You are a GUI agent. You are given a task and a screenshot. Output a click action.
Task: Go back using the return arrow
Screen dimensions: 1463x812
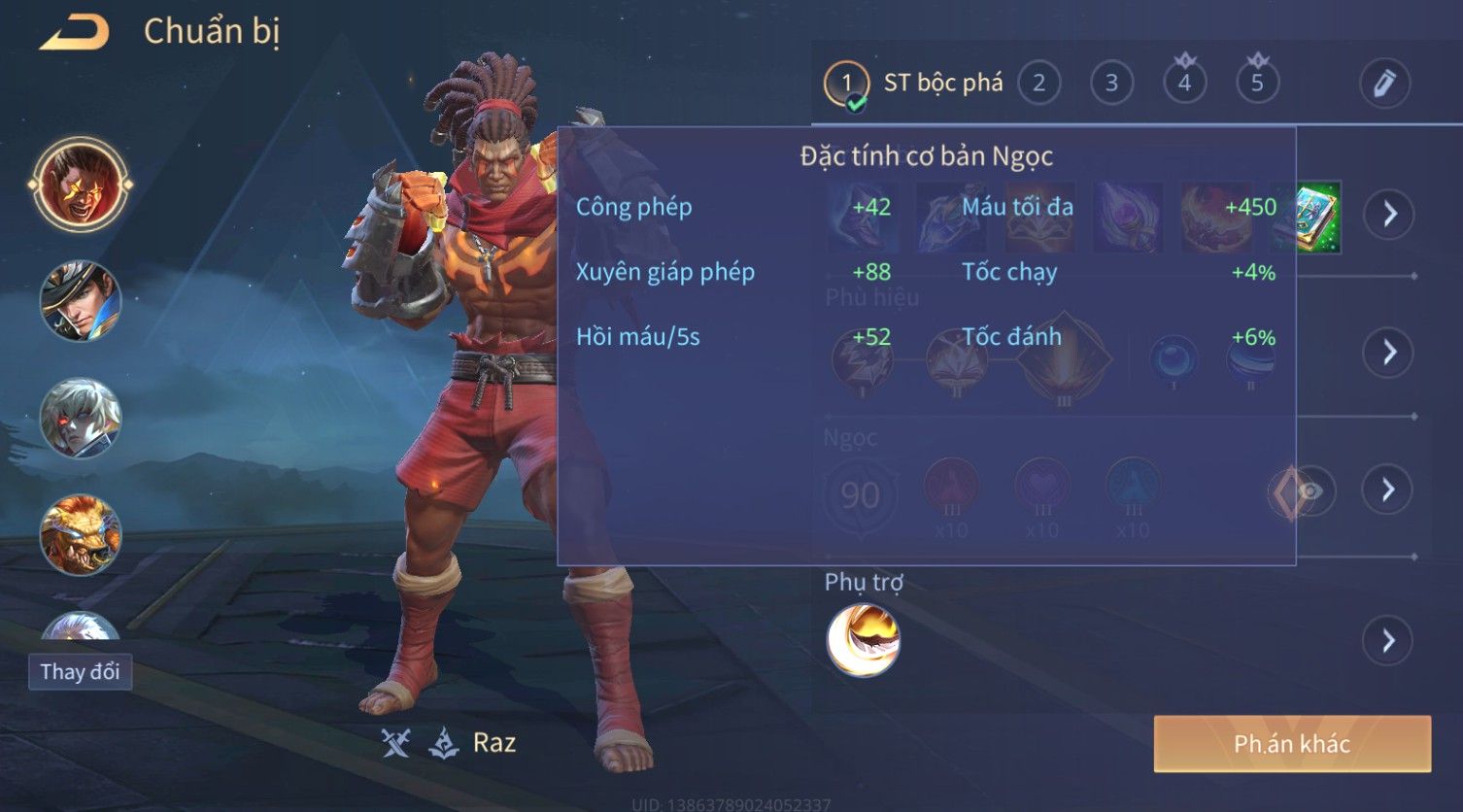pyautogui.click(x=75, y=33)
